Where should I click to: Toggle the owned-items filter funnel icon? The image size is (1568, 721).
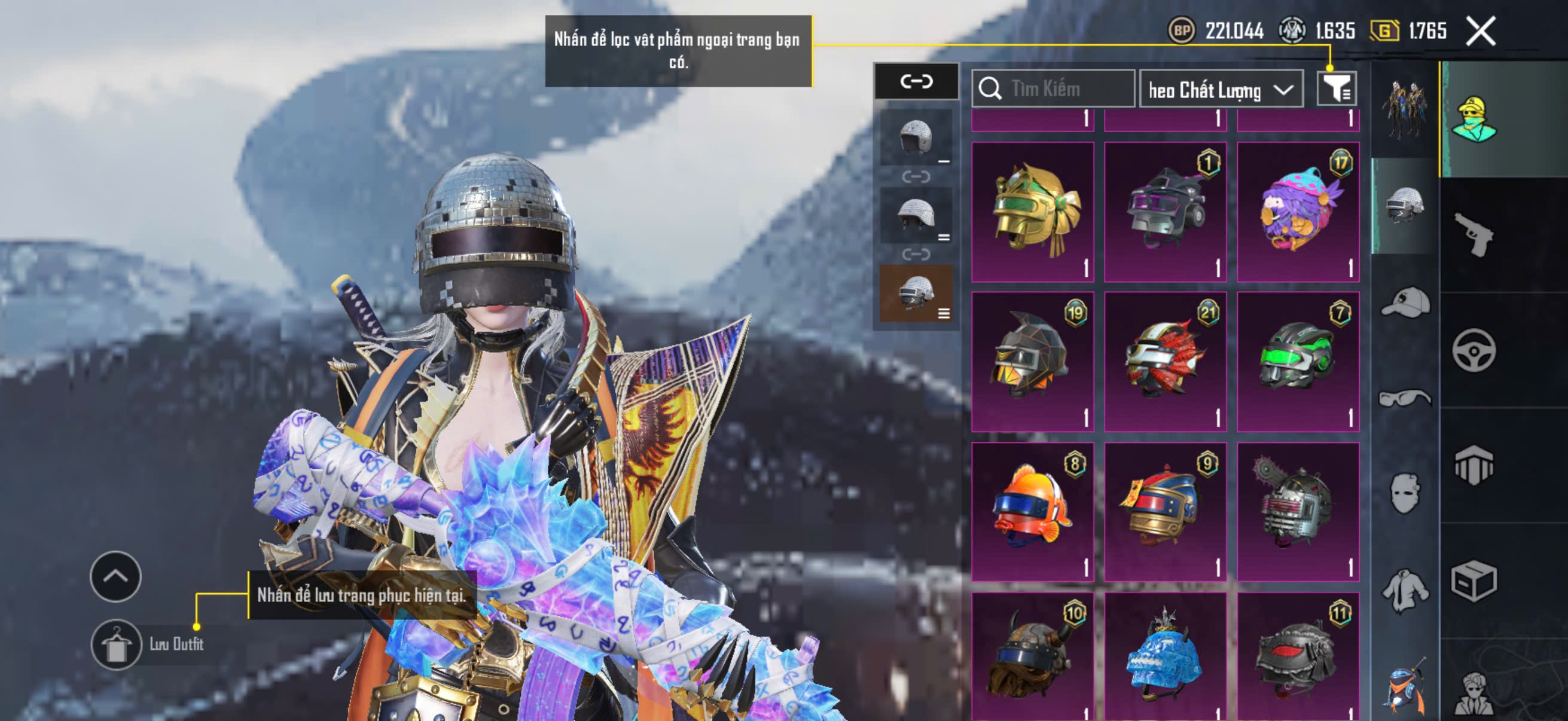tap(1336, 89)
